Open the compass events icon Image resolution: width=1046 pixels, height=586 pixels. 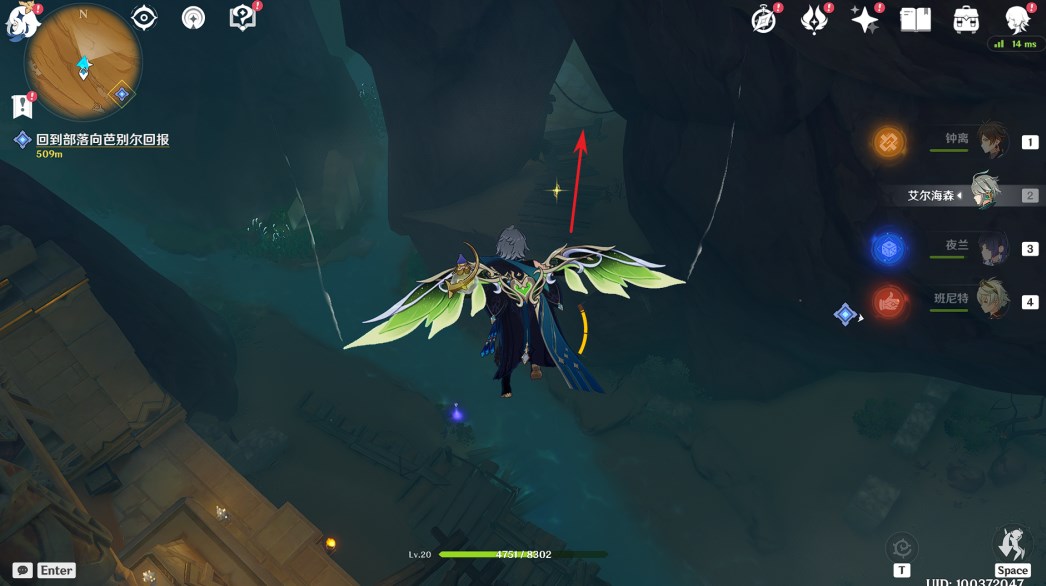tap(765, 19)
